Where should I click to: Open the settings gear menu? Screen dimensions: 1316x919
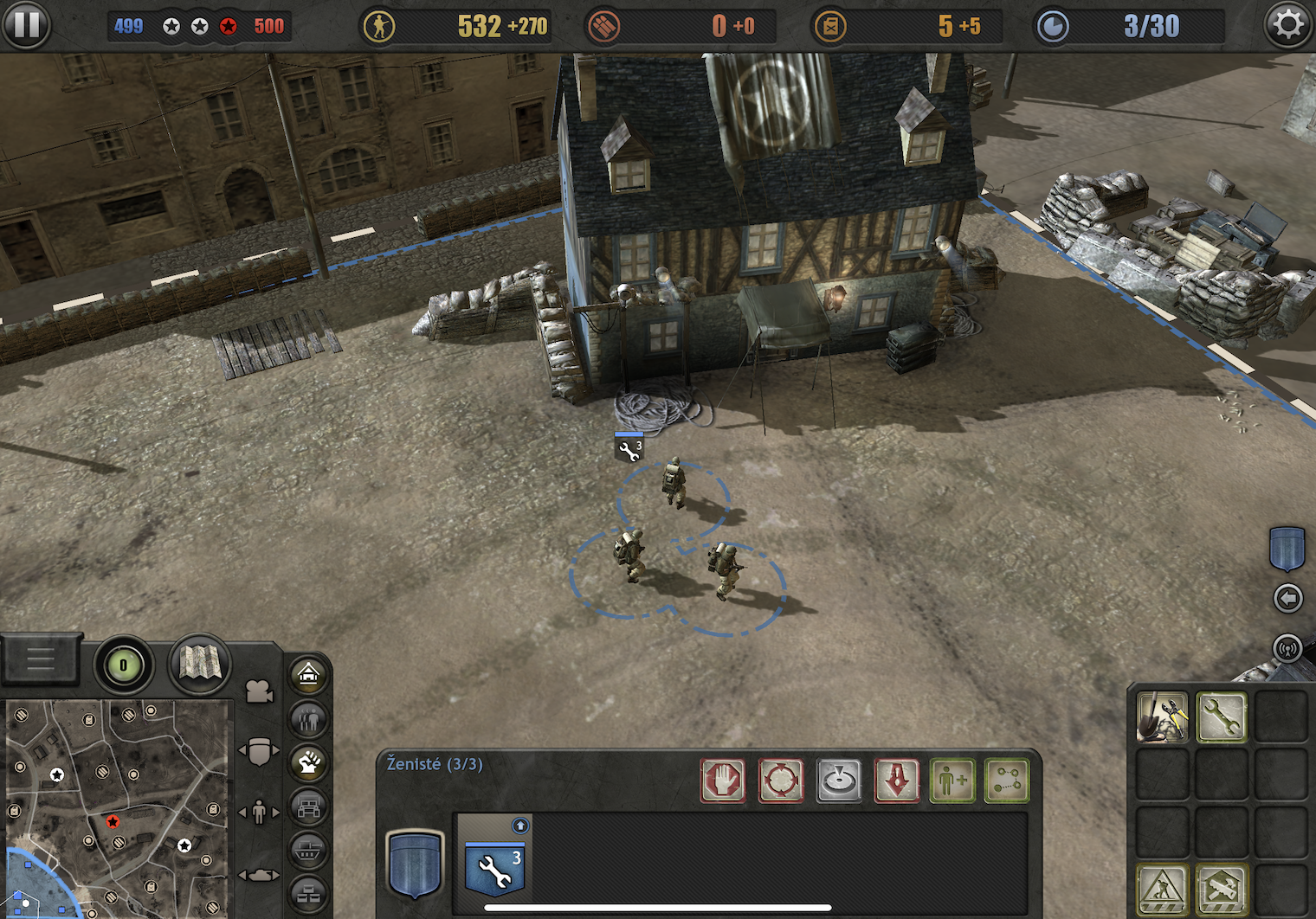click(x=1288, y=25)
